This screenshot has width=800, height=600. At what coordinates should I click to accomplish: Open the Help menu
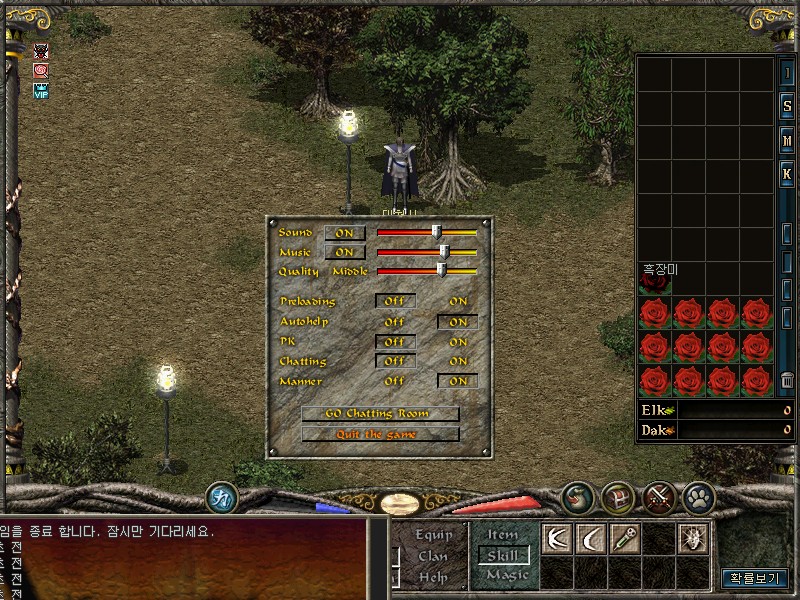coord(434,576)
